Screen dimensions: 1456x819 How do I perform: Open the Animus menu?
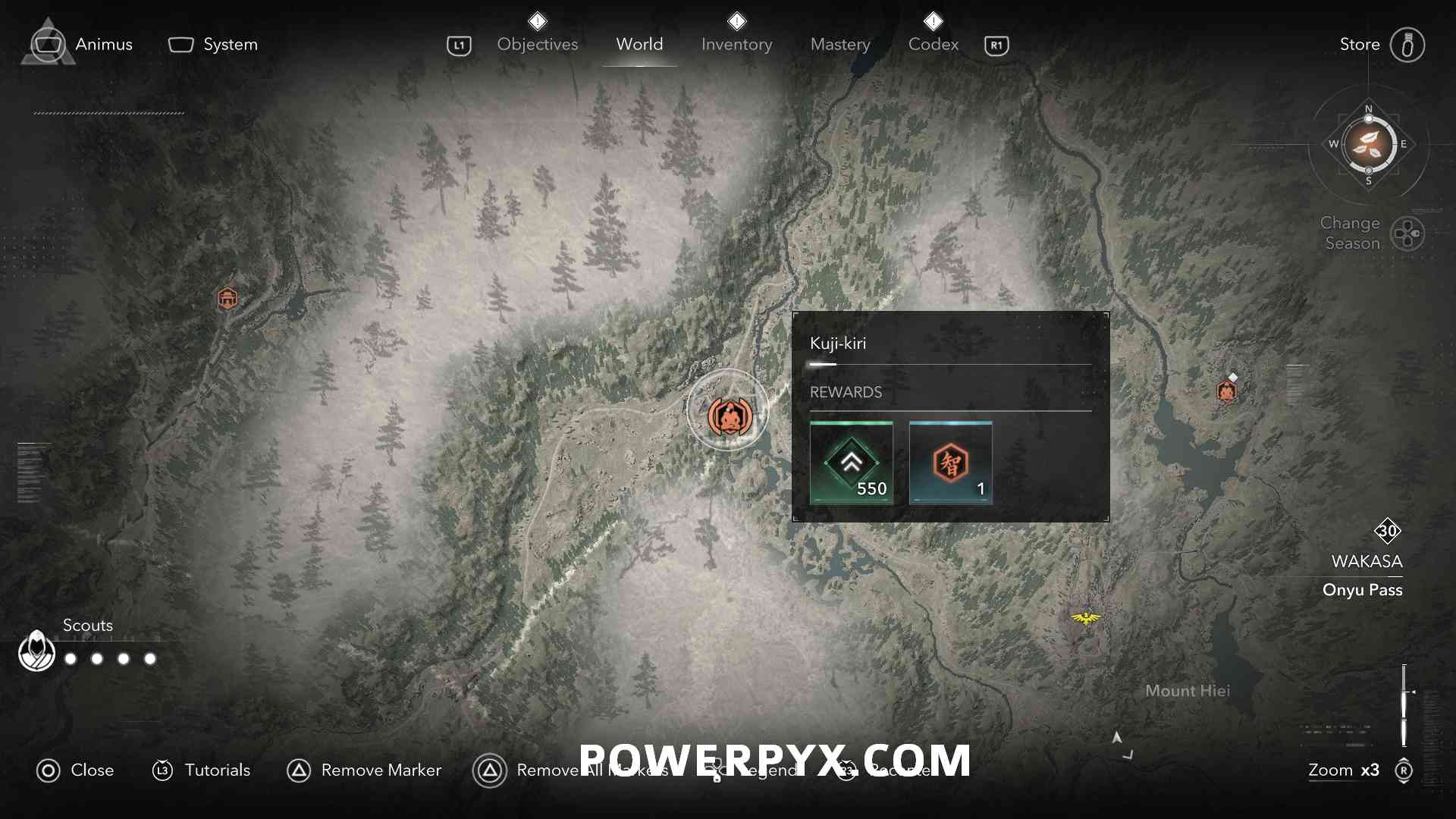pyautogui.click(x=82, y=45)
